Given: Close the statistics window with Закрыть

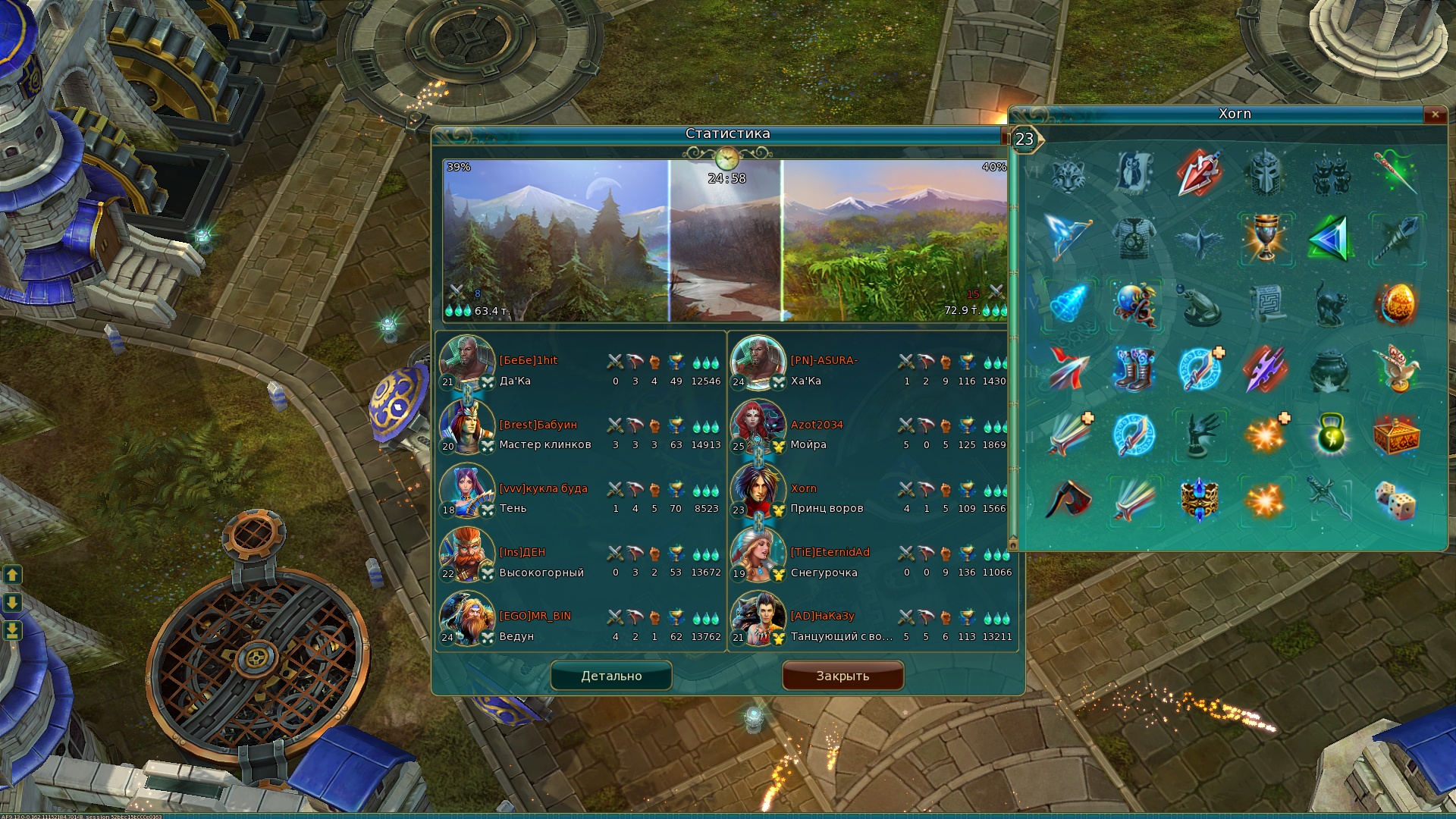Looking at the screenshot, I should (x=843, y=676).
